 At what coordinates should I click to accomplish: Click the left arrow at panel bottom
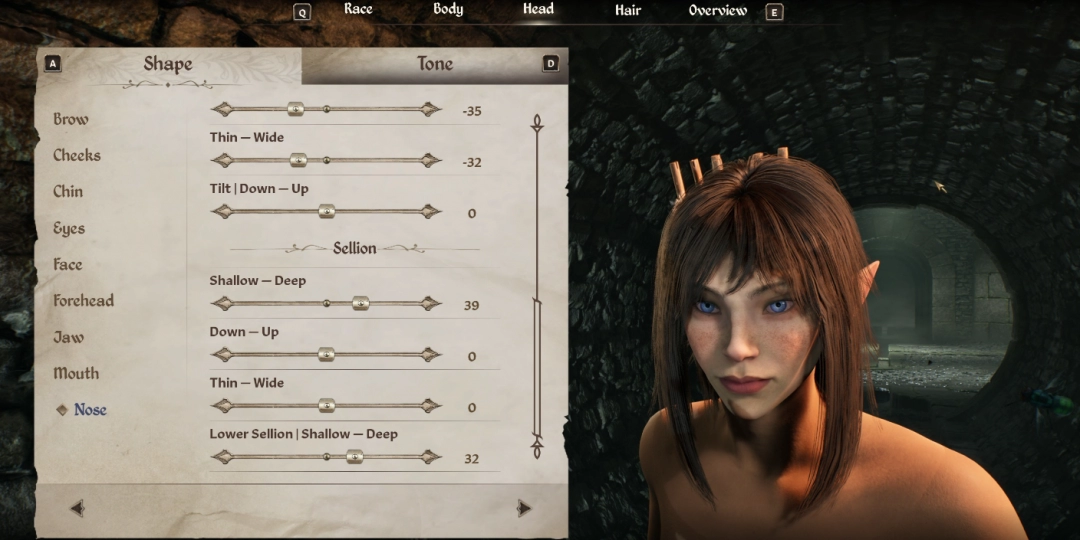pos(77,508)
